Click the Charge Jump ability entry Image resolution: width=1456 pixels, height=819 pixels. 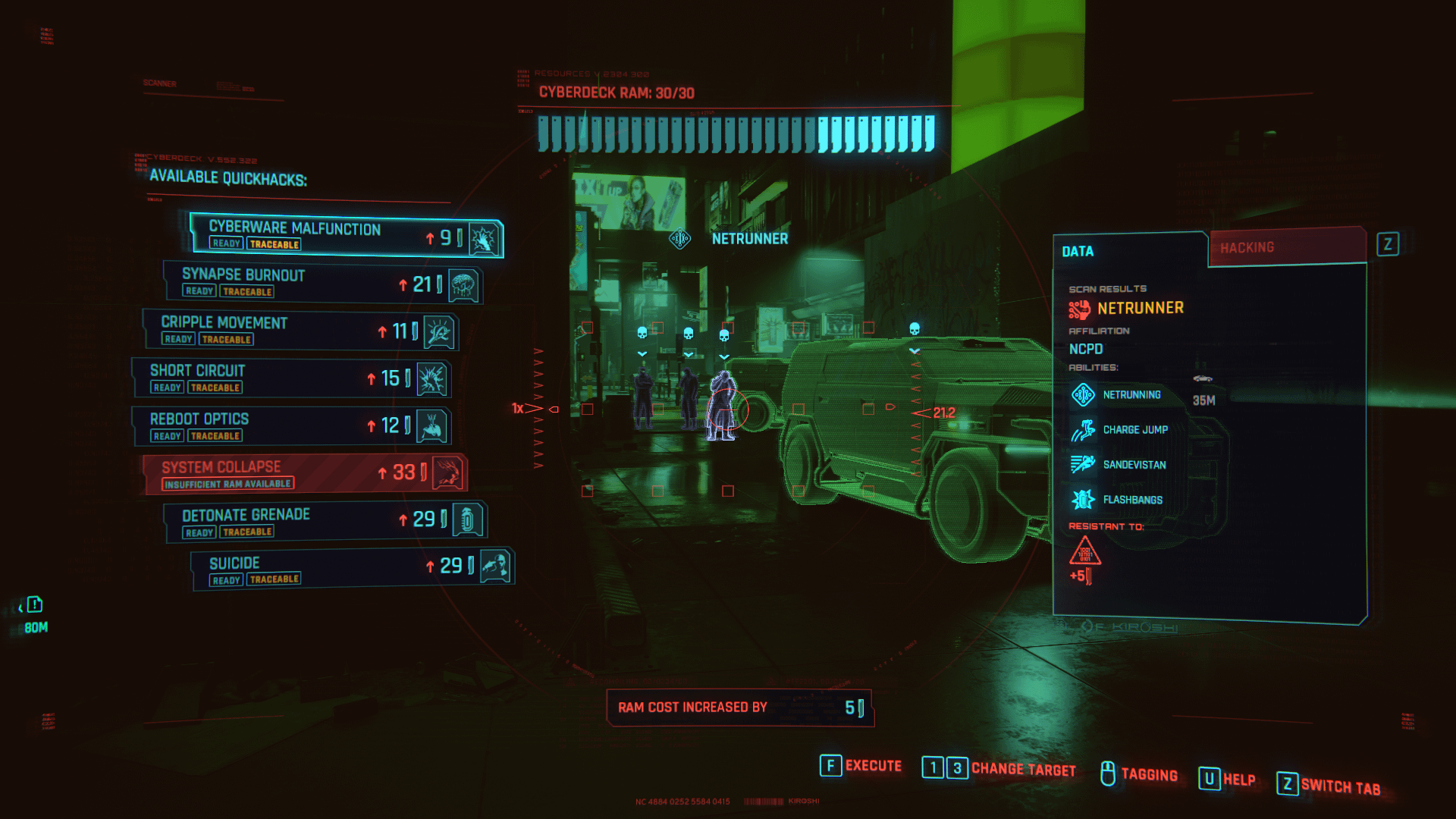coord(1134,430)
